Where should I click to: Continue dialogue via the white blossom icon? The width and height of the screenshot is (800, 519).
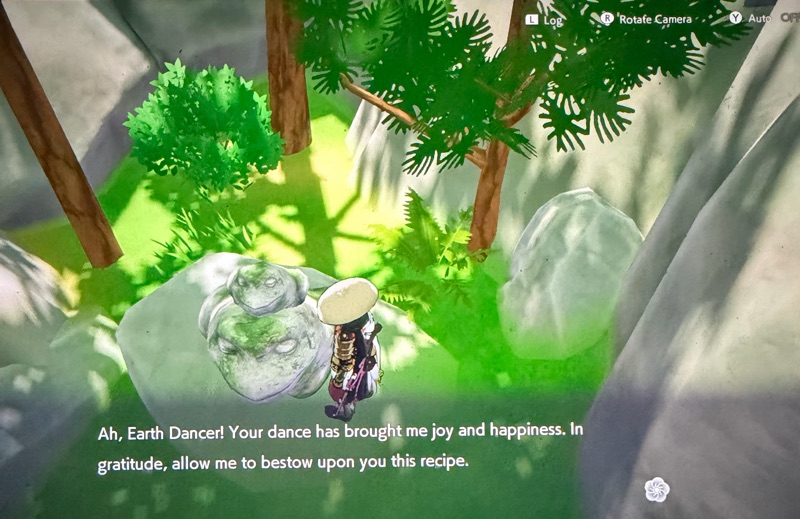click(x=656, y=489)
